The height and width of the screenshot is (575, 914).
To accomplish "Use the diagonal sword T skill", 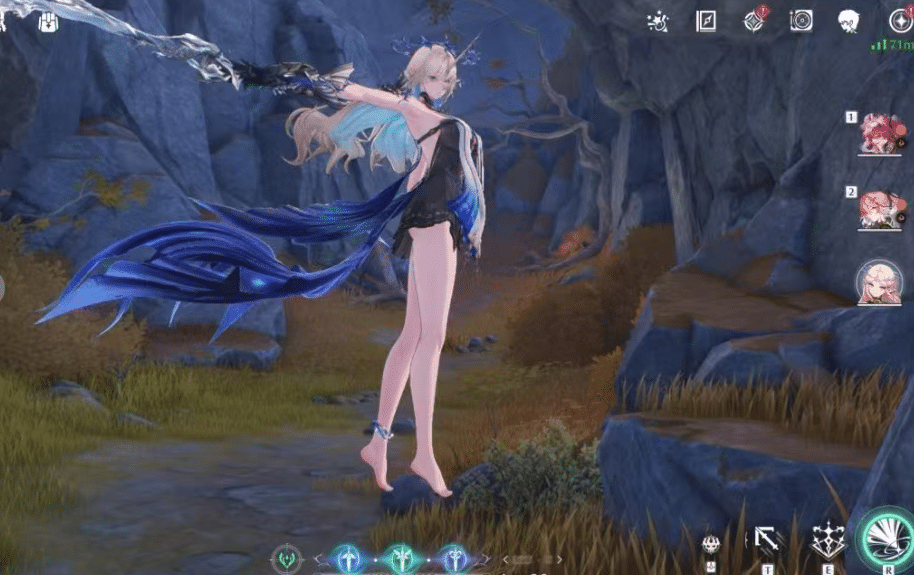I will (768, 541).
